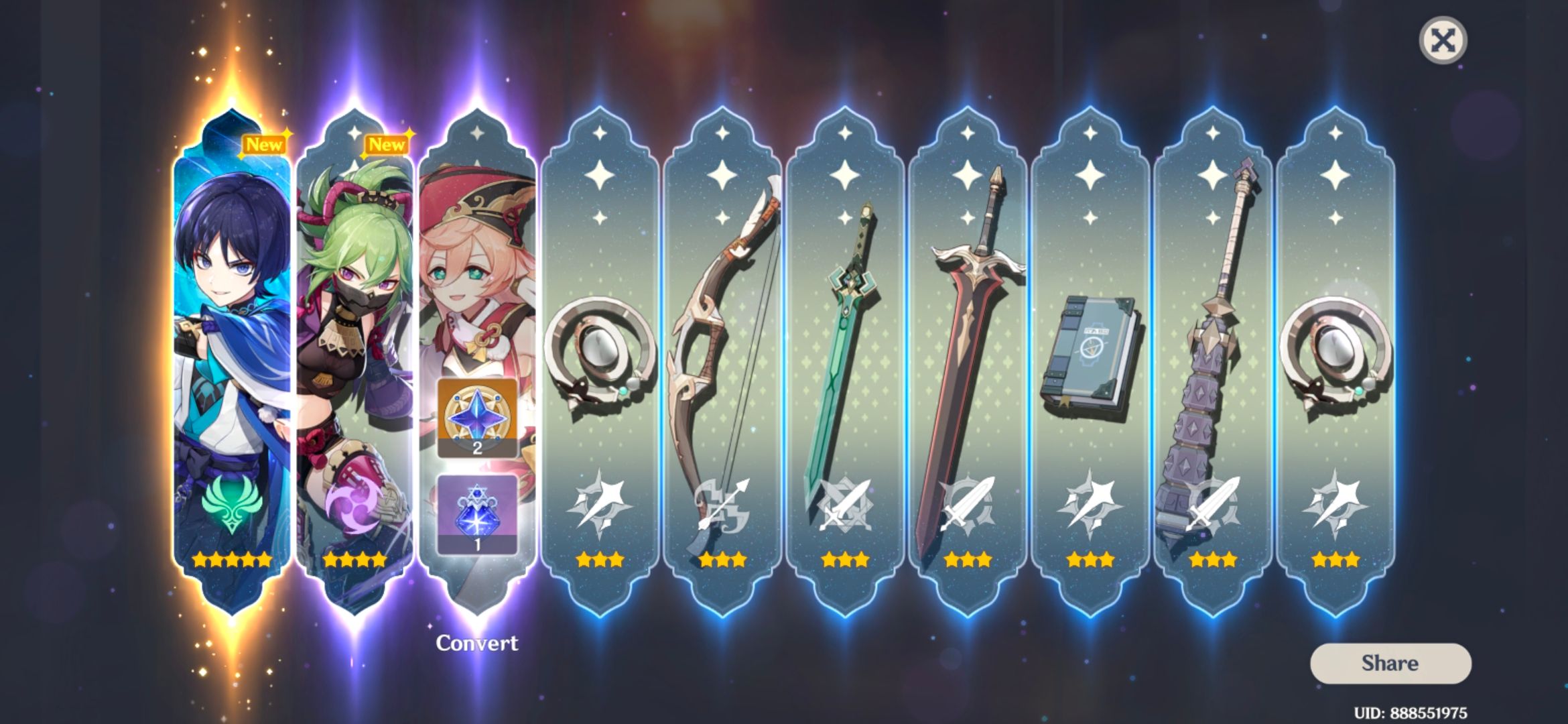
Task: Select Yanfei's character card
Action: (478, 268)
